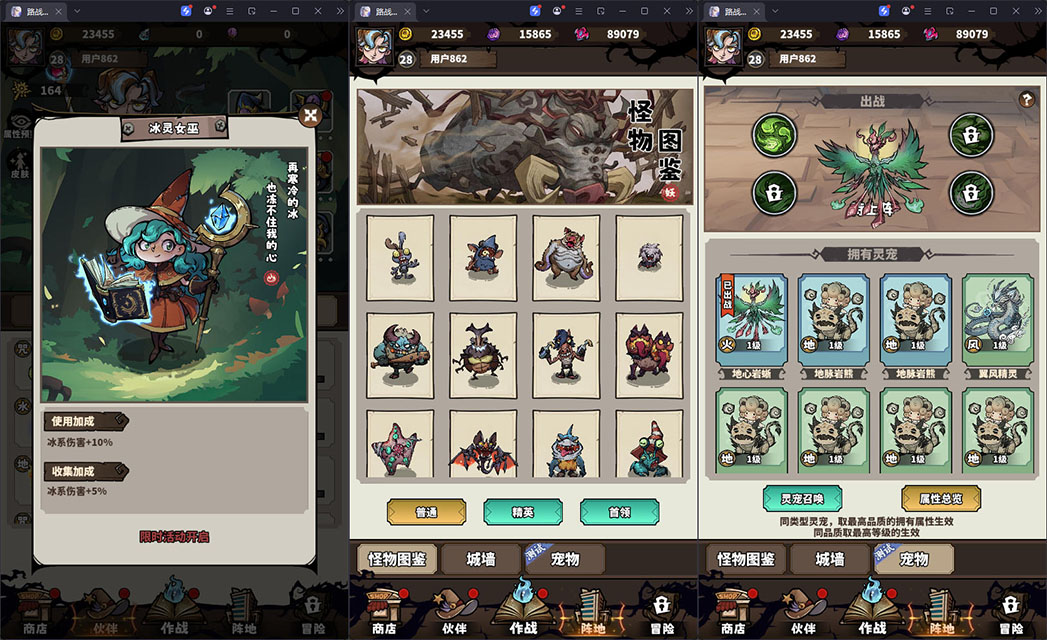This screenshot has width=1047, height=640.
Task: Open the 属性总览 attribute overview
Action: click(x=940, y=498)
